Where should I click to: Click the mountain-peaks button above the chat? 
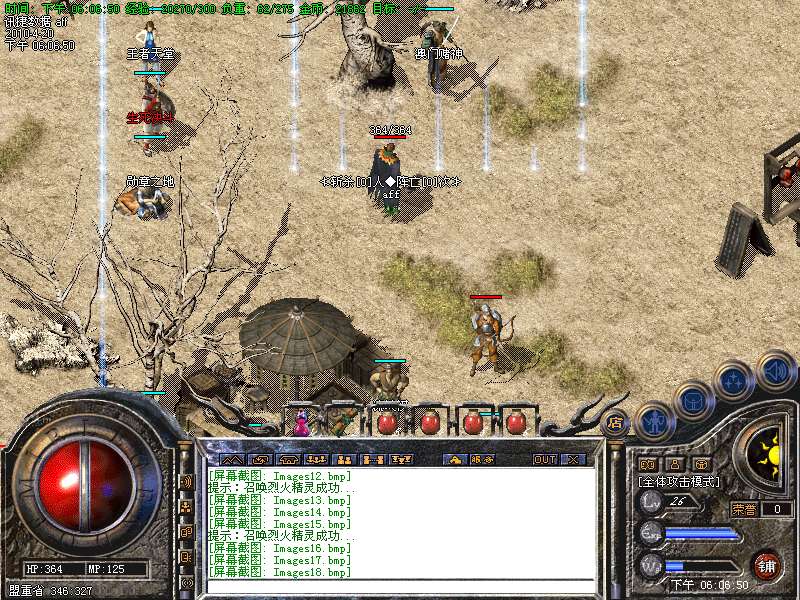click(232, 460)
